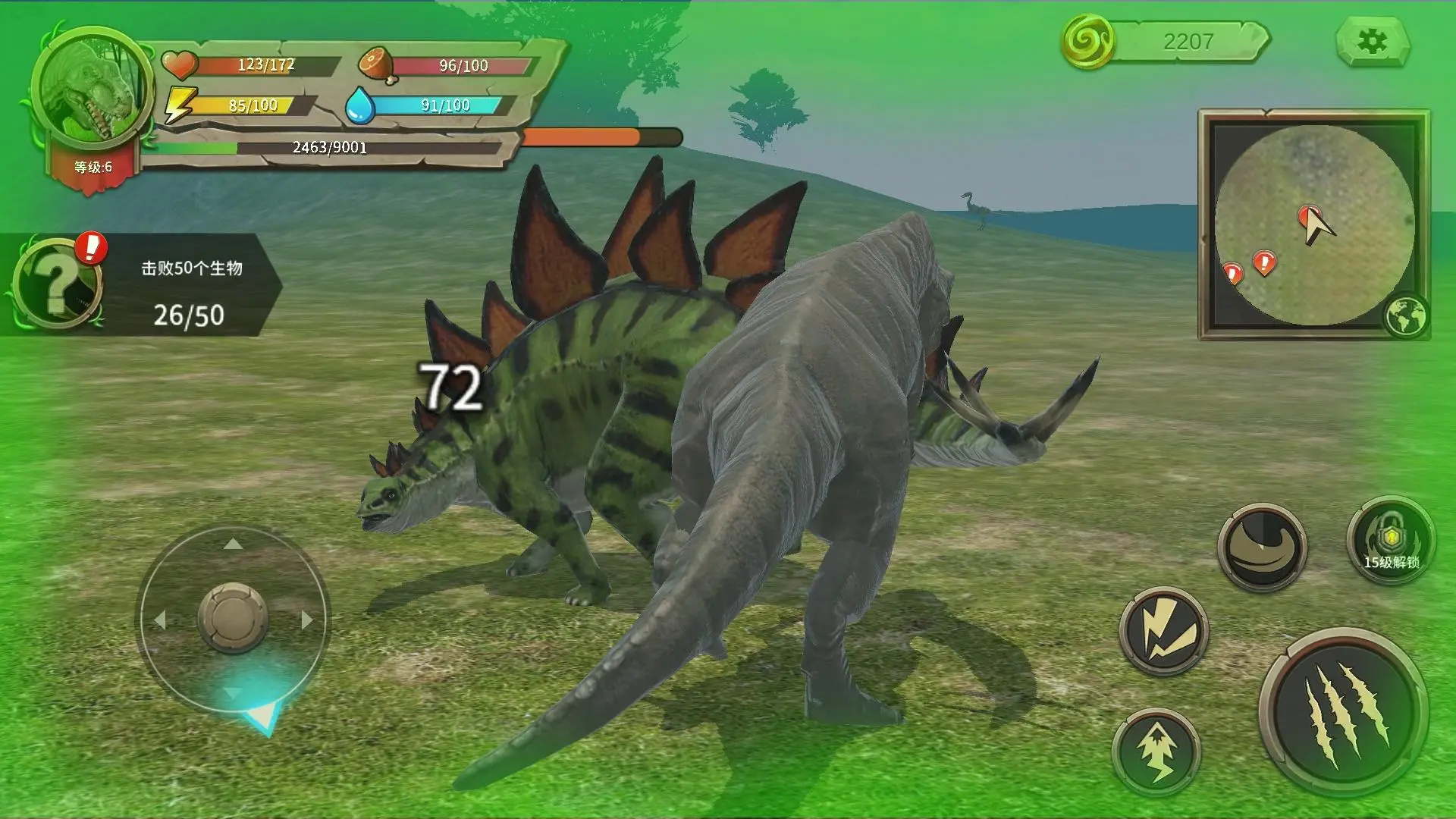Open the T-Rex character portrait
The width and height of the screenshot is (1456, 819).
[x=91, y=89]
